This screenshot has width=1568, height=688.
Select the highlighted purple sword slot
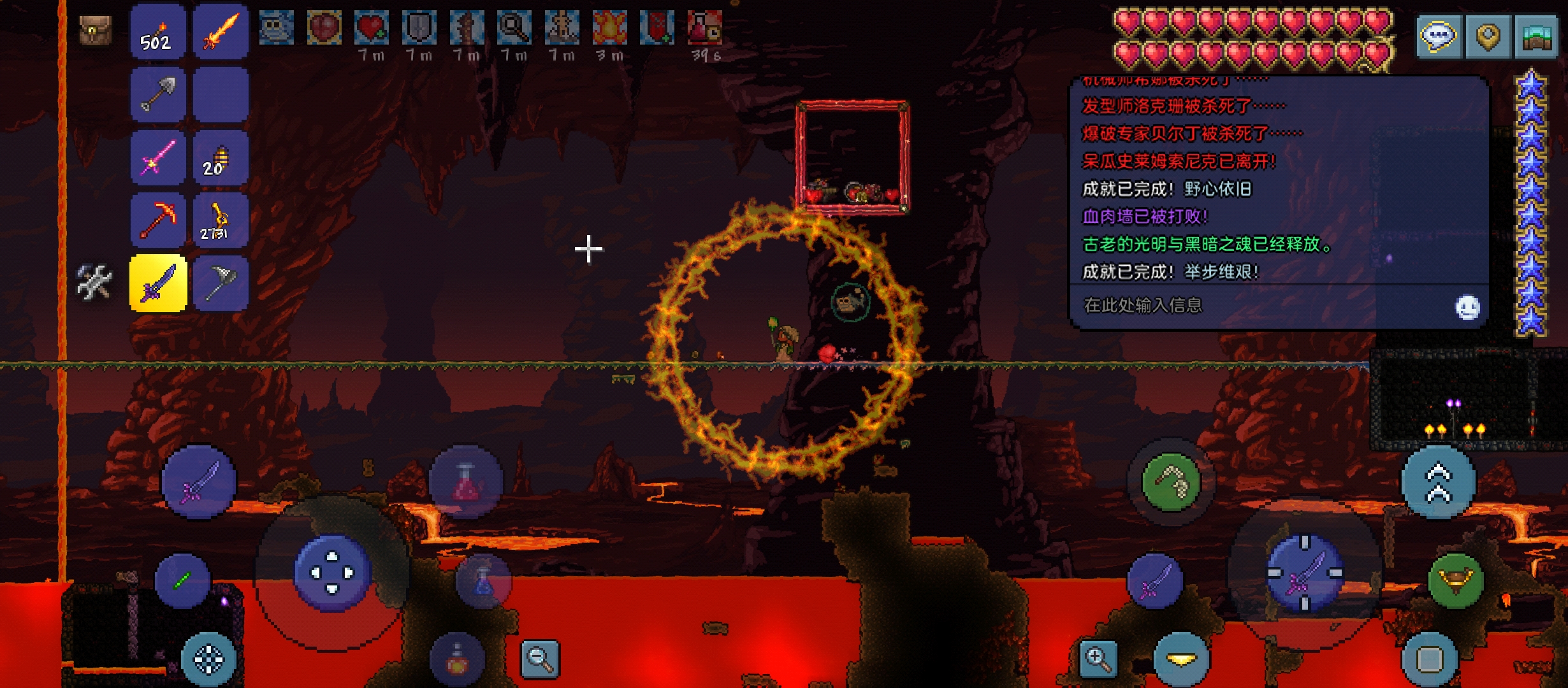point(158,283)
